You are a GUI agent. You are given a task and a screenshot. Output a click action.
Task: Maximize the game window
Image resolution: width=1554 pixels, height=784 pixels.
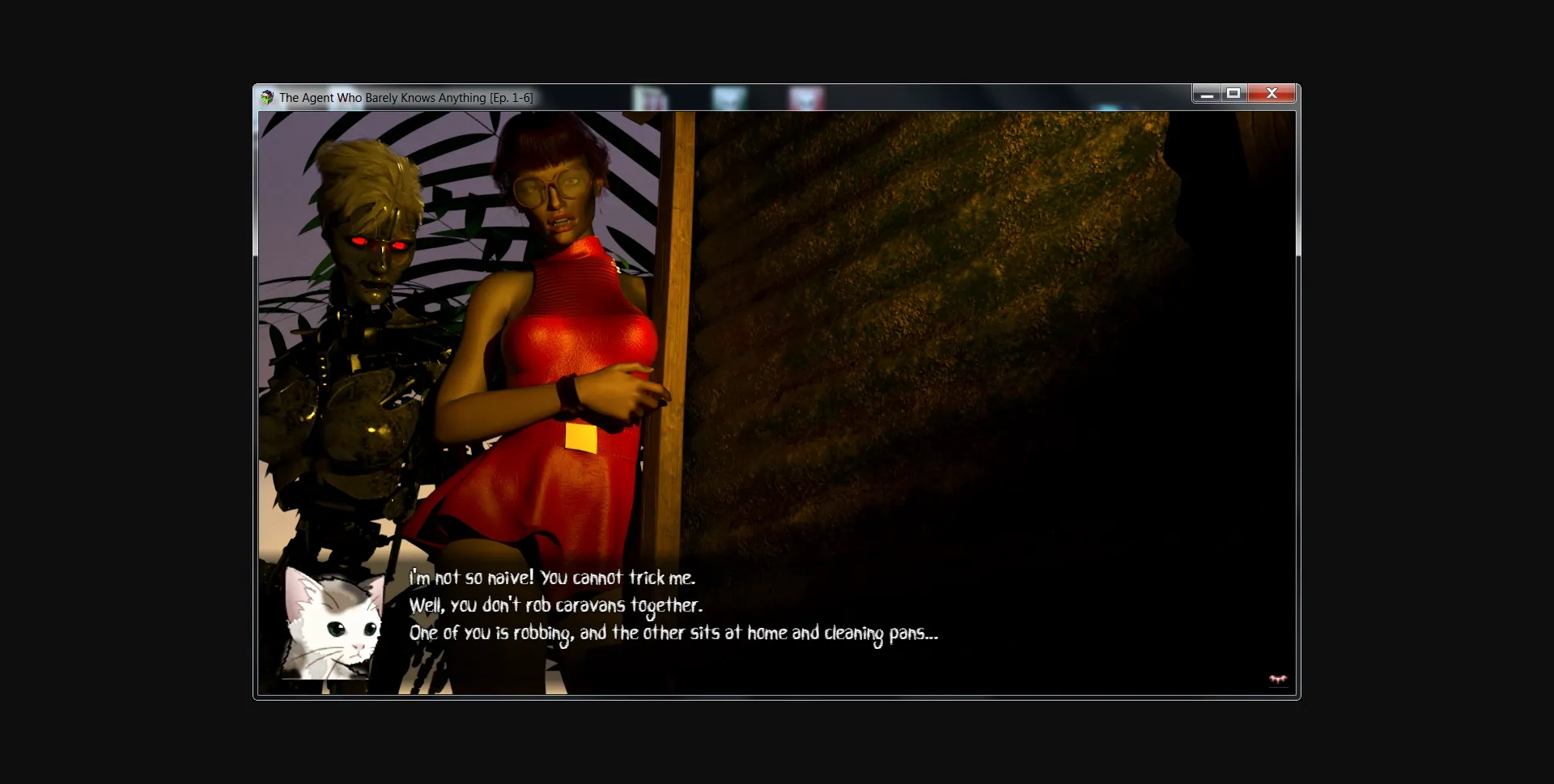tap(1233, 93)
